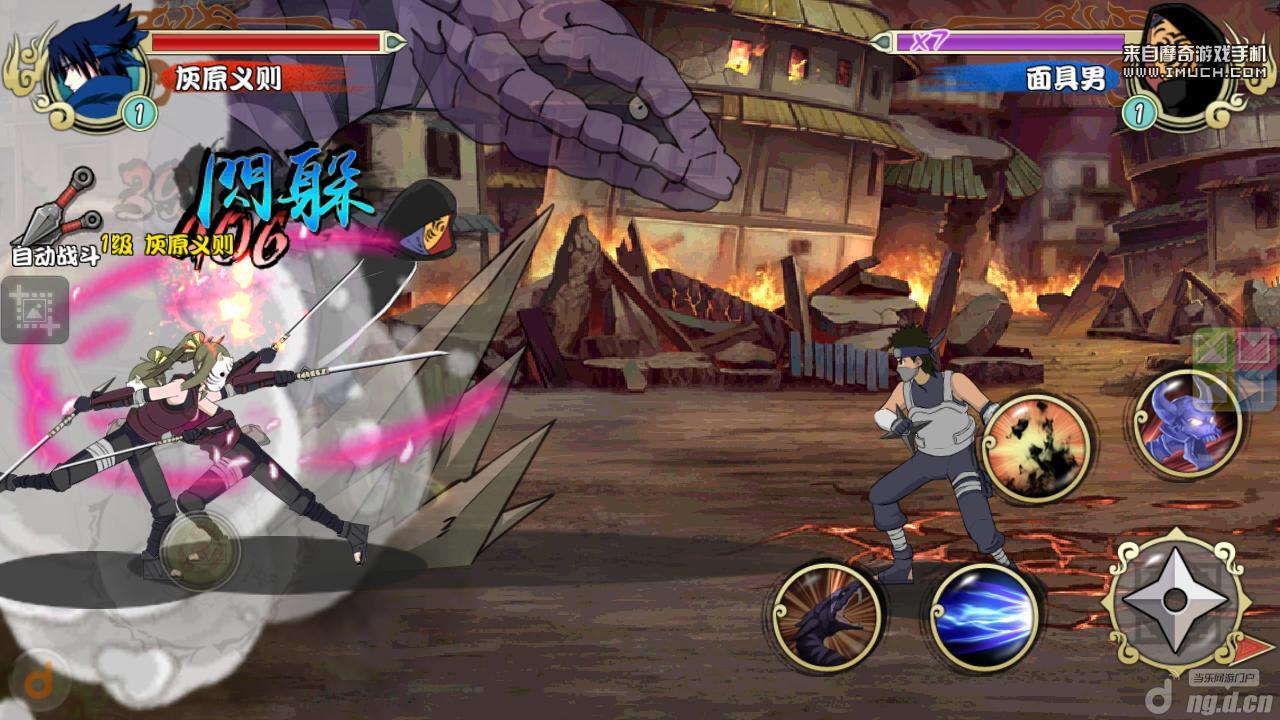Trigger the explosion rubble skill
Image resolution: width=1280 pixels, height=720 pixels.
1035,446
